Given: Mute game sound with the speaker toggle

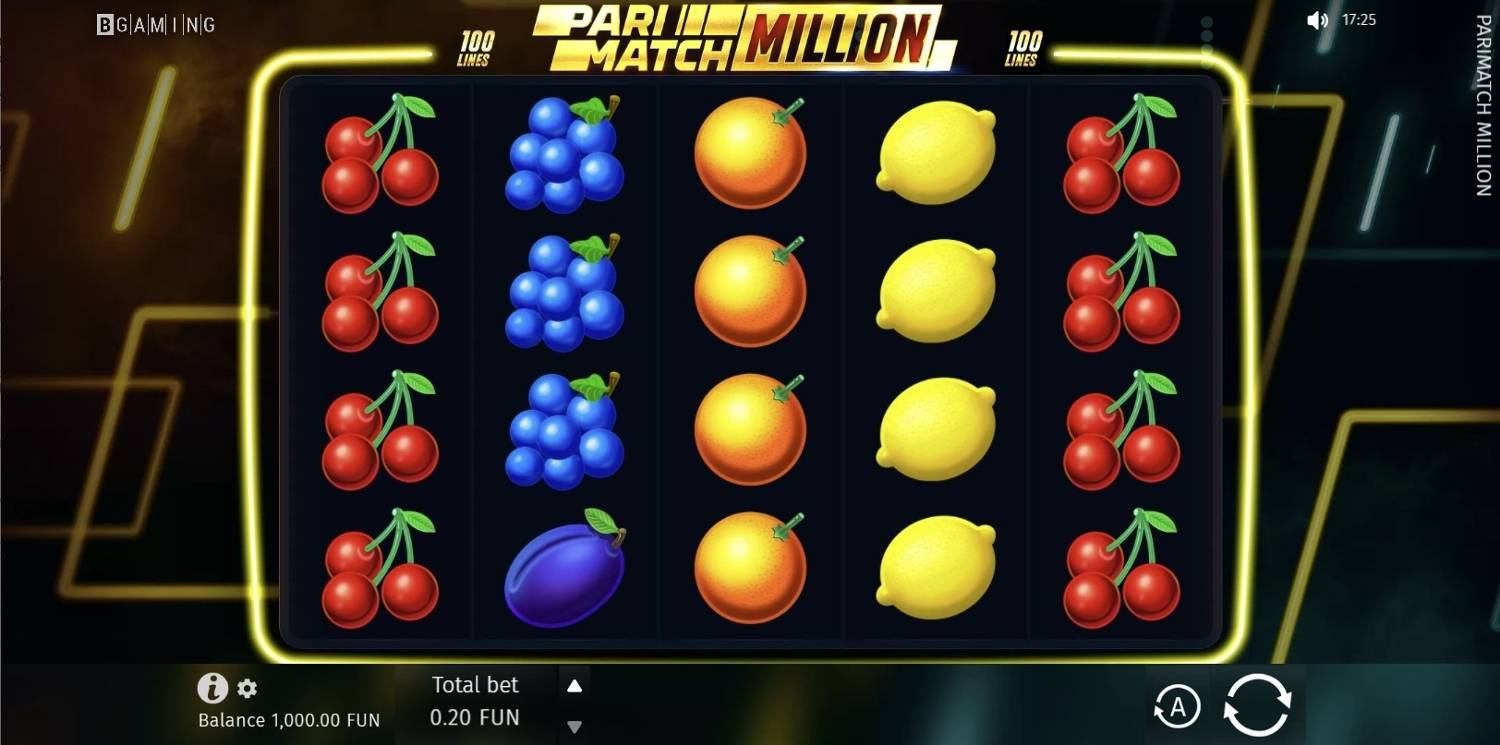Looking at the screenshot, I should [1316, 19].
